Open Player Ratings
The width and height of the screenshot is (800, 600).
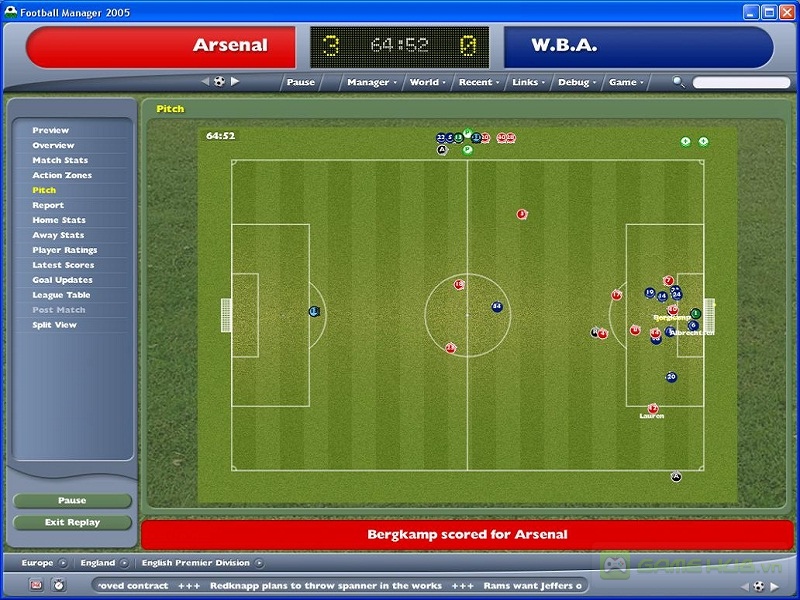(x=65, y=250)
